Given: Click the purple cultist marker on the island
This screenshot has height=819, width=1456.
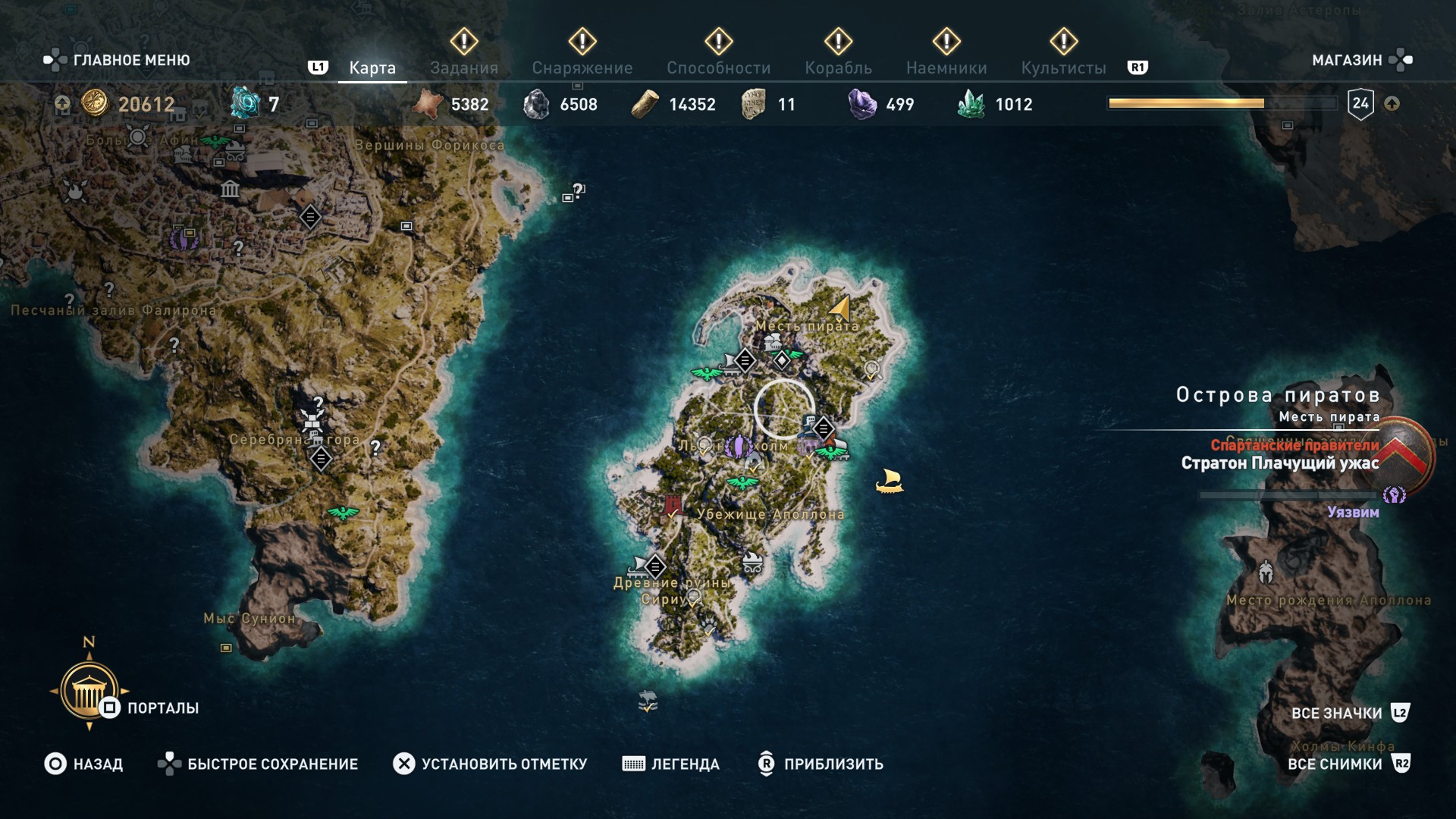Looking at the screenshot, I should 738,447.
